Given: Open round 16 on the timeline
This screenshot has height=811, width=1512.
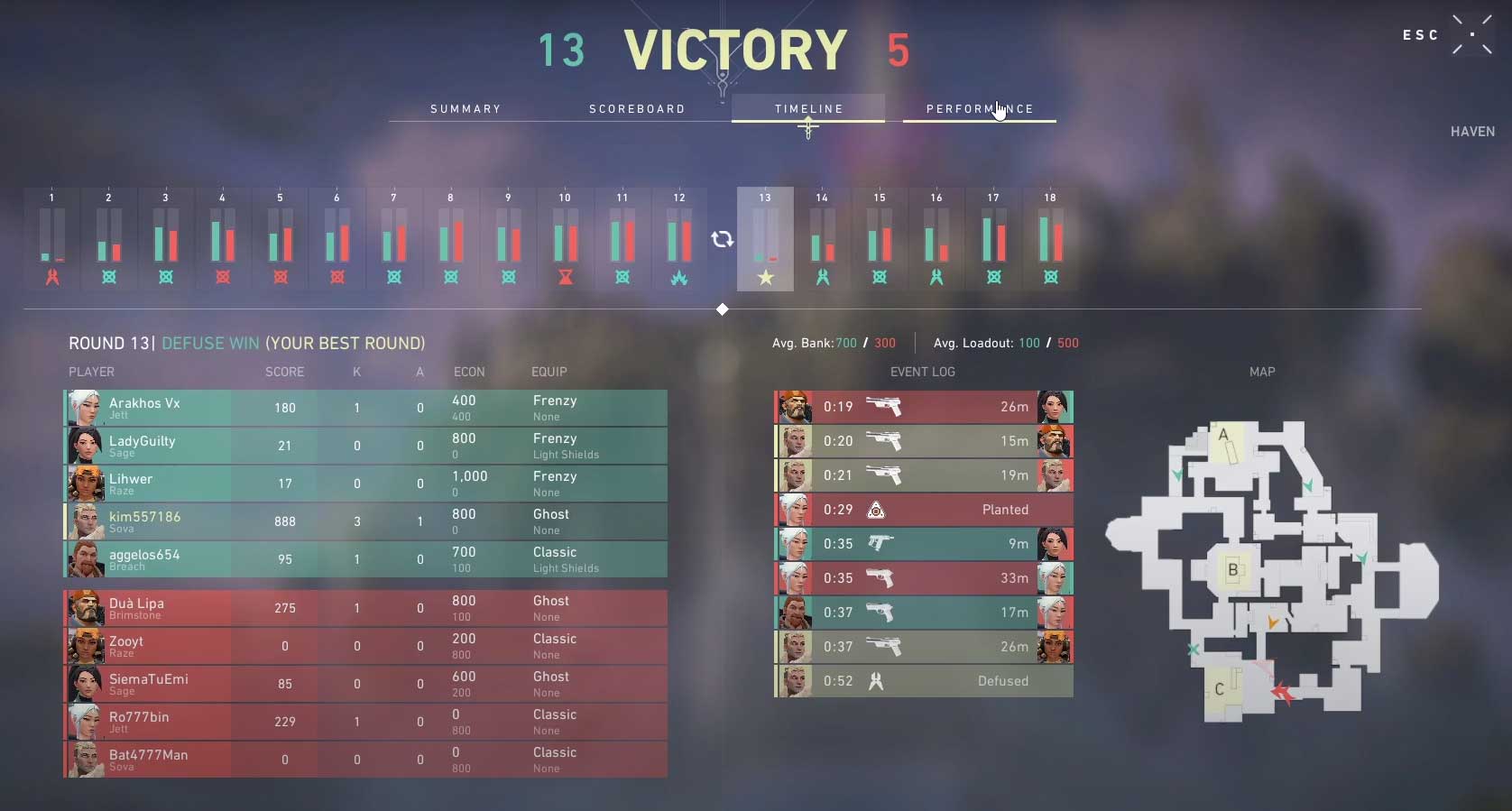Looking at the screenshot, I should (x=936, y=238).
